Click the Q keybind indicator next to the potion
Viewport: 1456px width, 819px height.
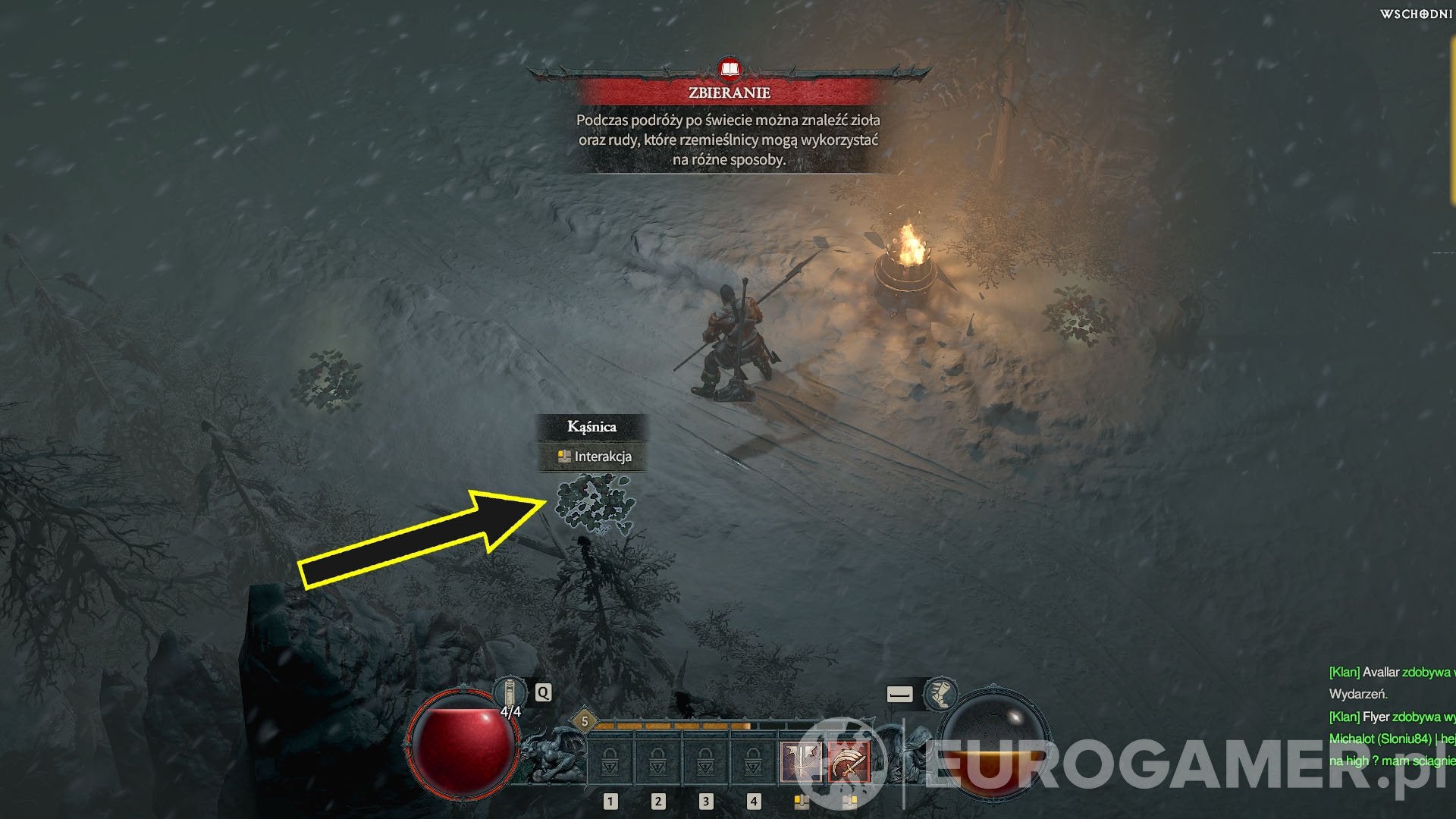542,692
